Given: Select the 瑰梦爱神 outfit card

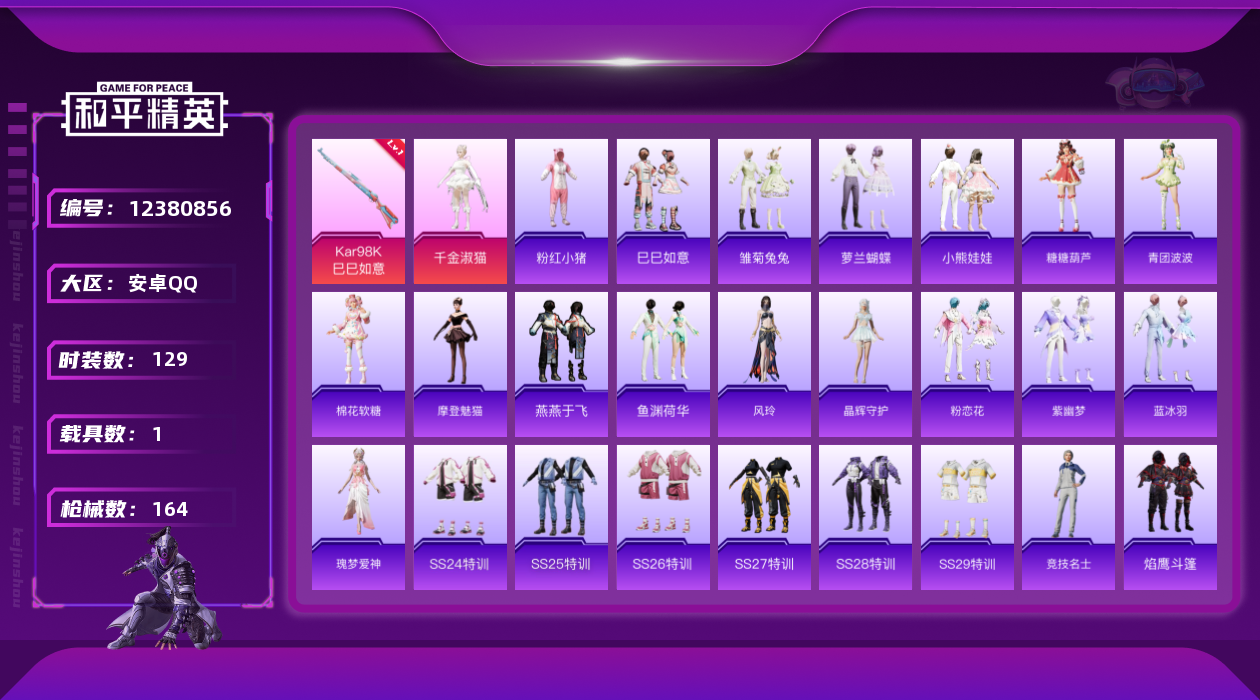Looking at the screenshot, I should click(x=358, y=517).
